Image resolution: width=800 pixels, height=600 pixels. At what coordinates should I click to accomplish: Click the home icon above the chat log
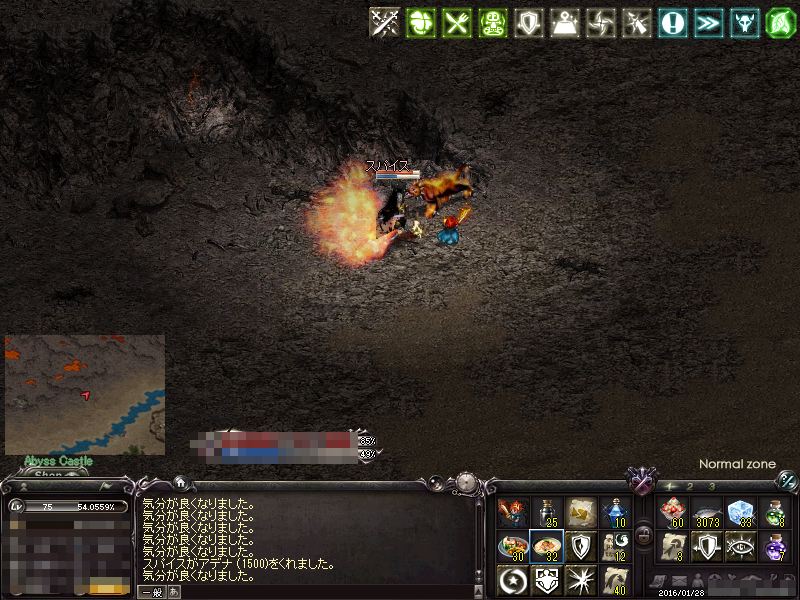coord(179,481)
